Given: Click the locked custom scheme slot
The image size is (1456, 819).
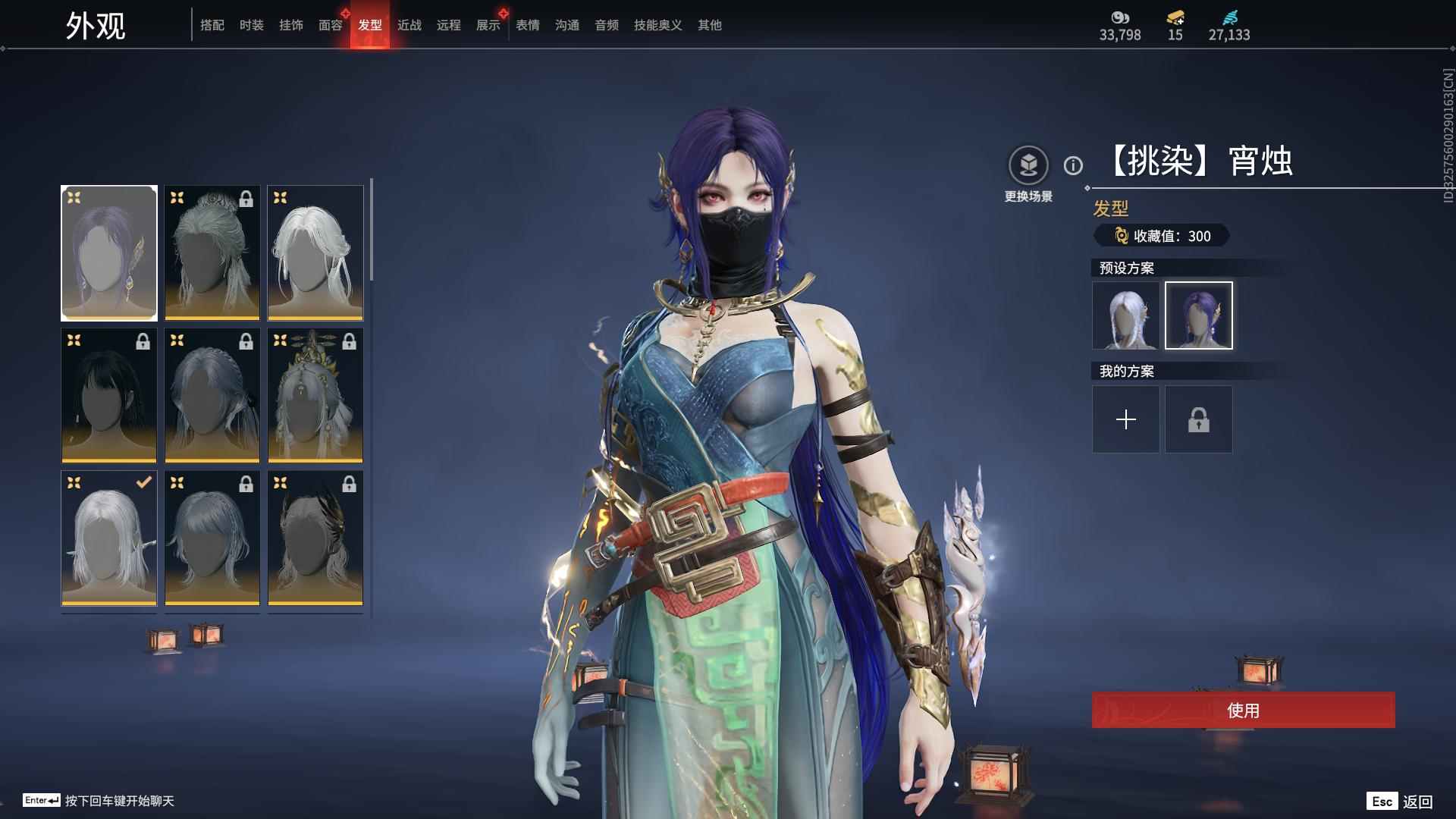Looking at the screenshot, I should [x=1198, y=419].
